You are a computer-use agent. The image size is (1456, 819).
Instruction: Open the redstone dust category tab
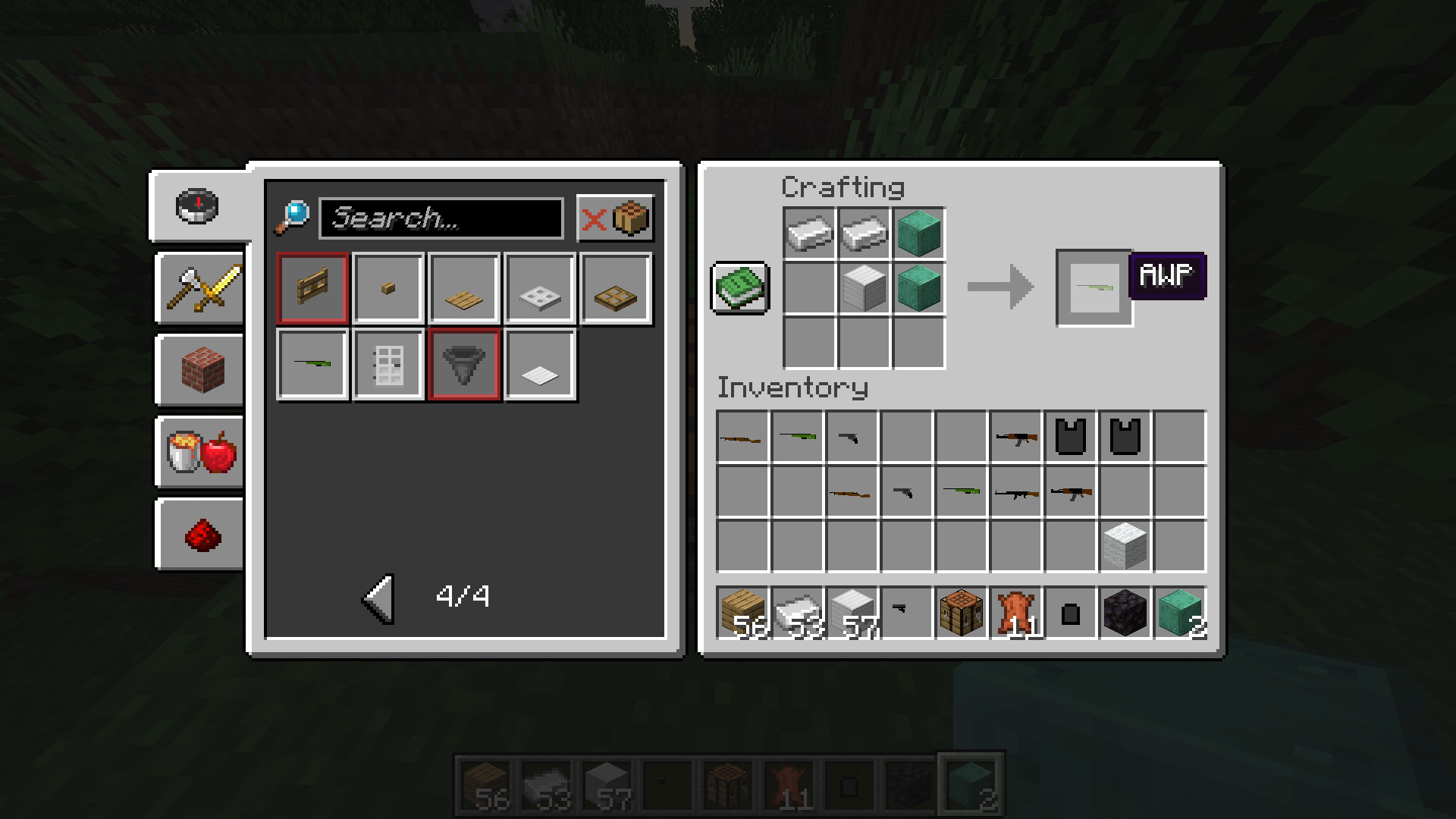coord(199,533)
